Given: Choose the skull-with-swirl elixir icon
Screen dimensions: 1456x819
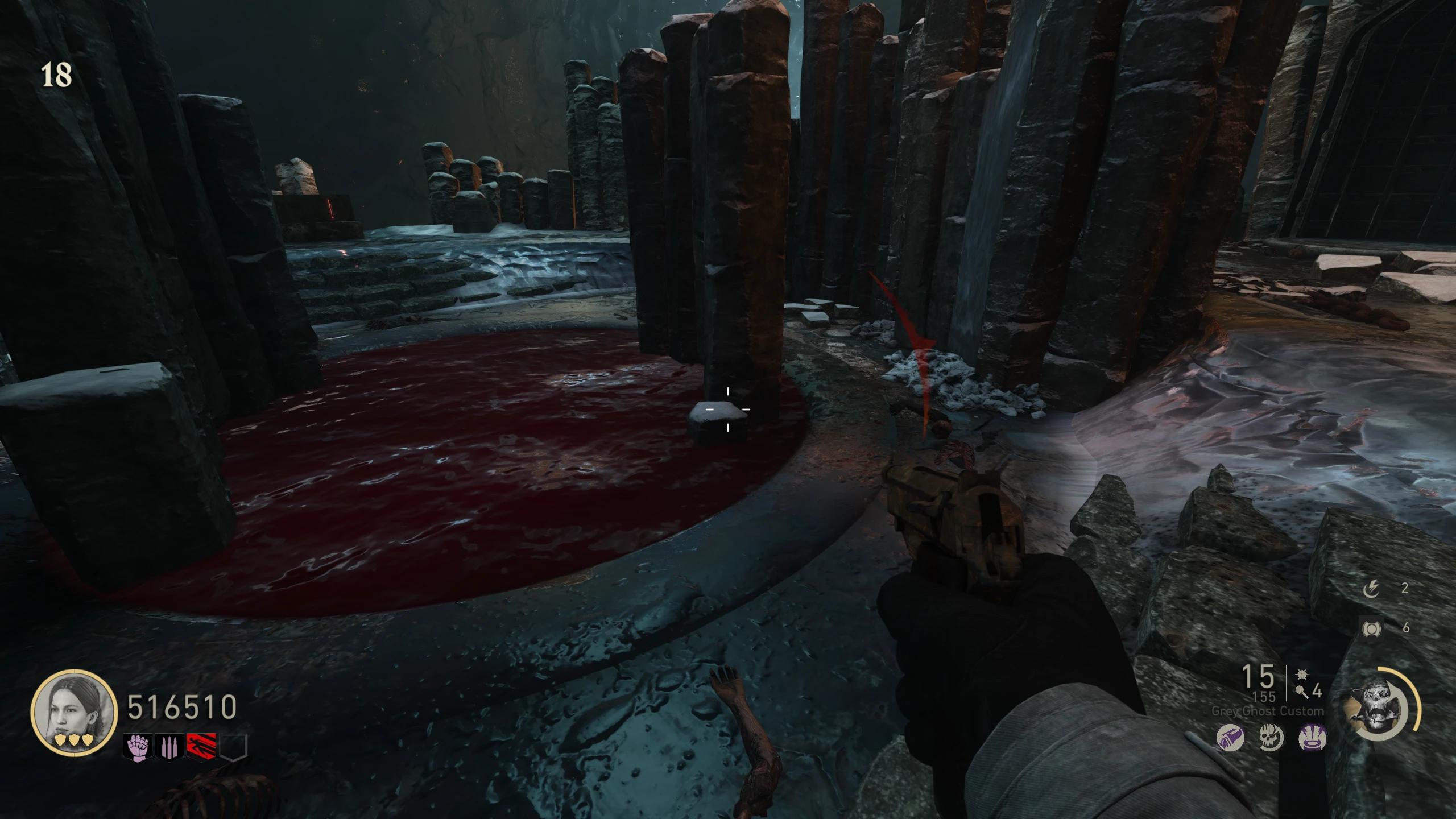Looking at the screenshot, I should coord(1271,739).
